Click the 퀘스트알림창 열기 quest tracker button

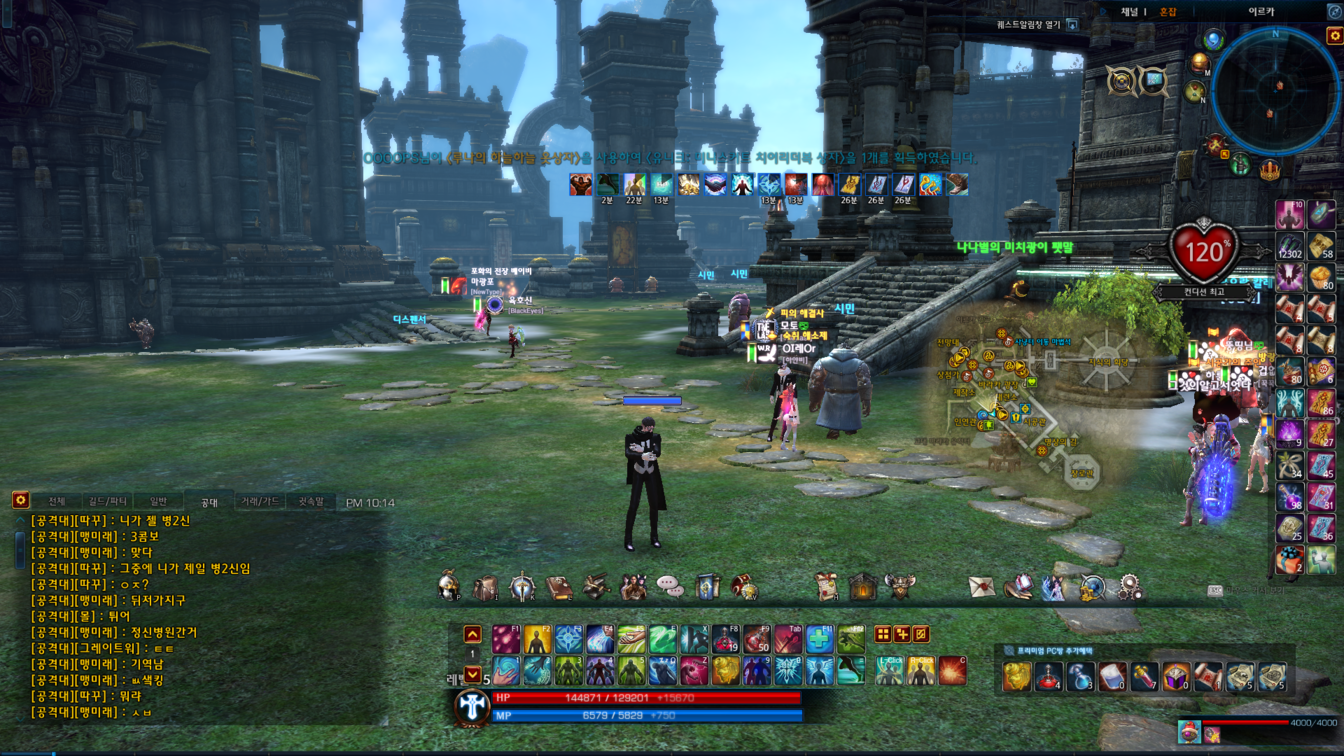1037,24
